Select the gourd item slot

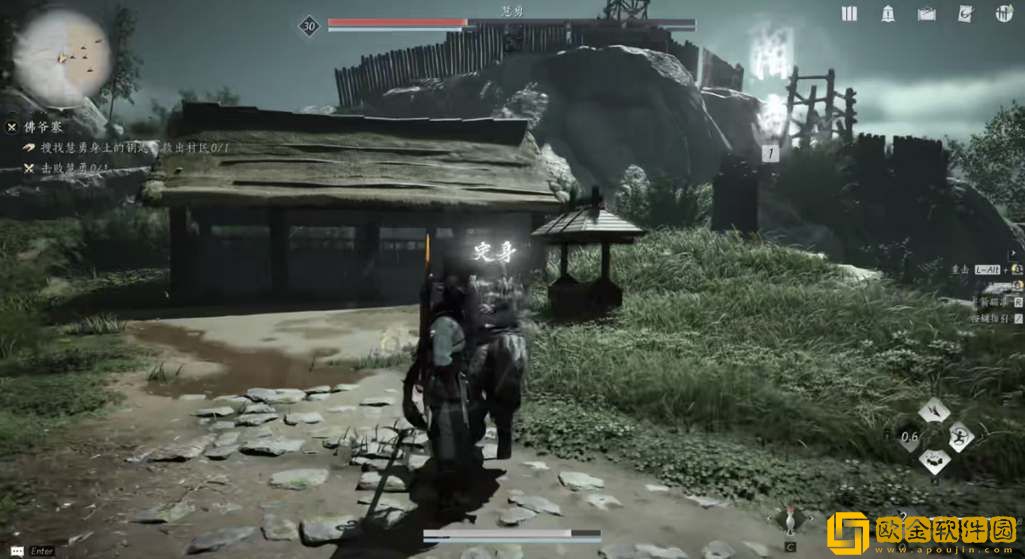(x=790, y=521)
